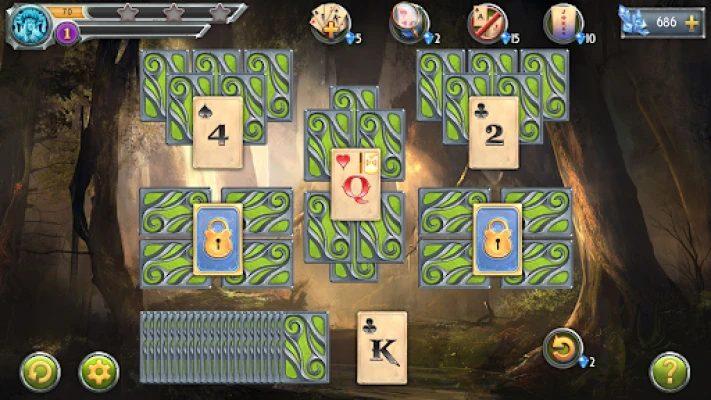The width and height of the screenshot is (711, 400).
Task: Play the 4 of spades card
Action: (x=219, y=132)
